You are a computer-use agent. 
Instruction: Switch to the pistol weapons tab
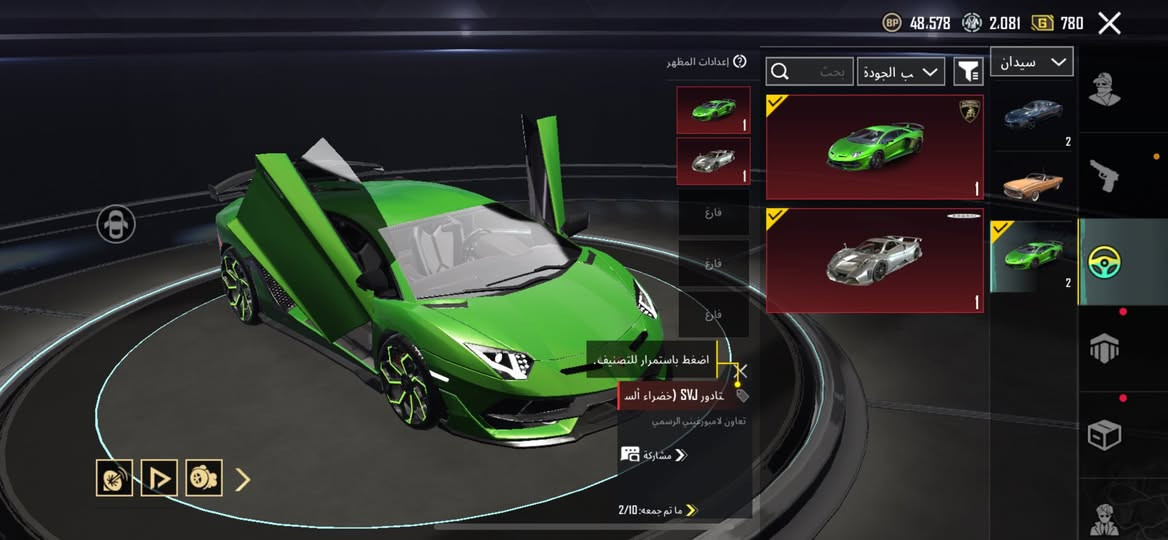coord(1104,175)
